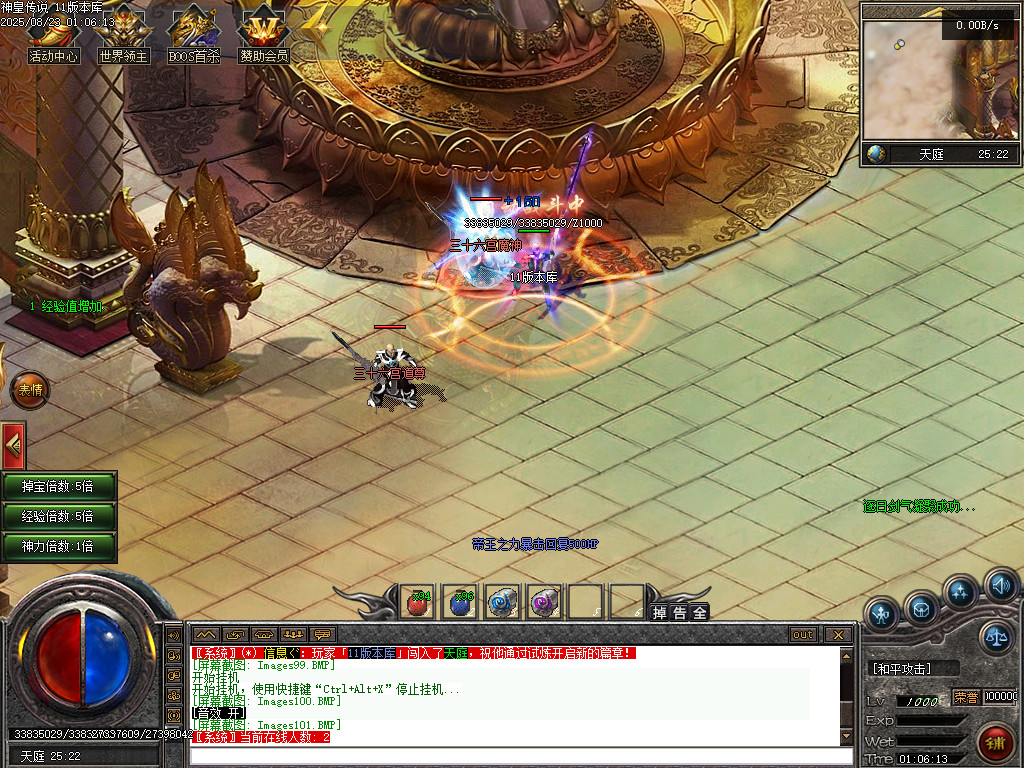Close the chat window with the X
Screen dimensions: 1024x768
tap(837, 635)
